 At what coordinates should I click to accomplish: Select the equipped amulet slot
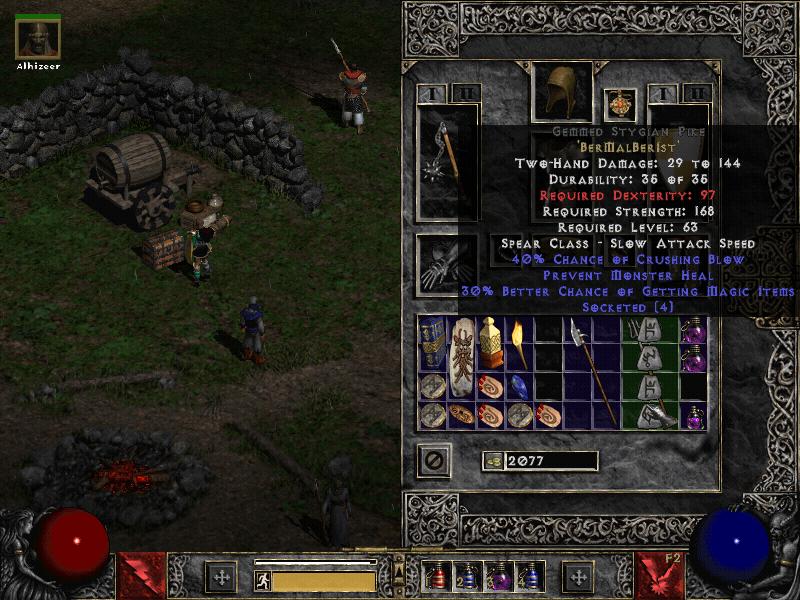(x=620, y=104)
